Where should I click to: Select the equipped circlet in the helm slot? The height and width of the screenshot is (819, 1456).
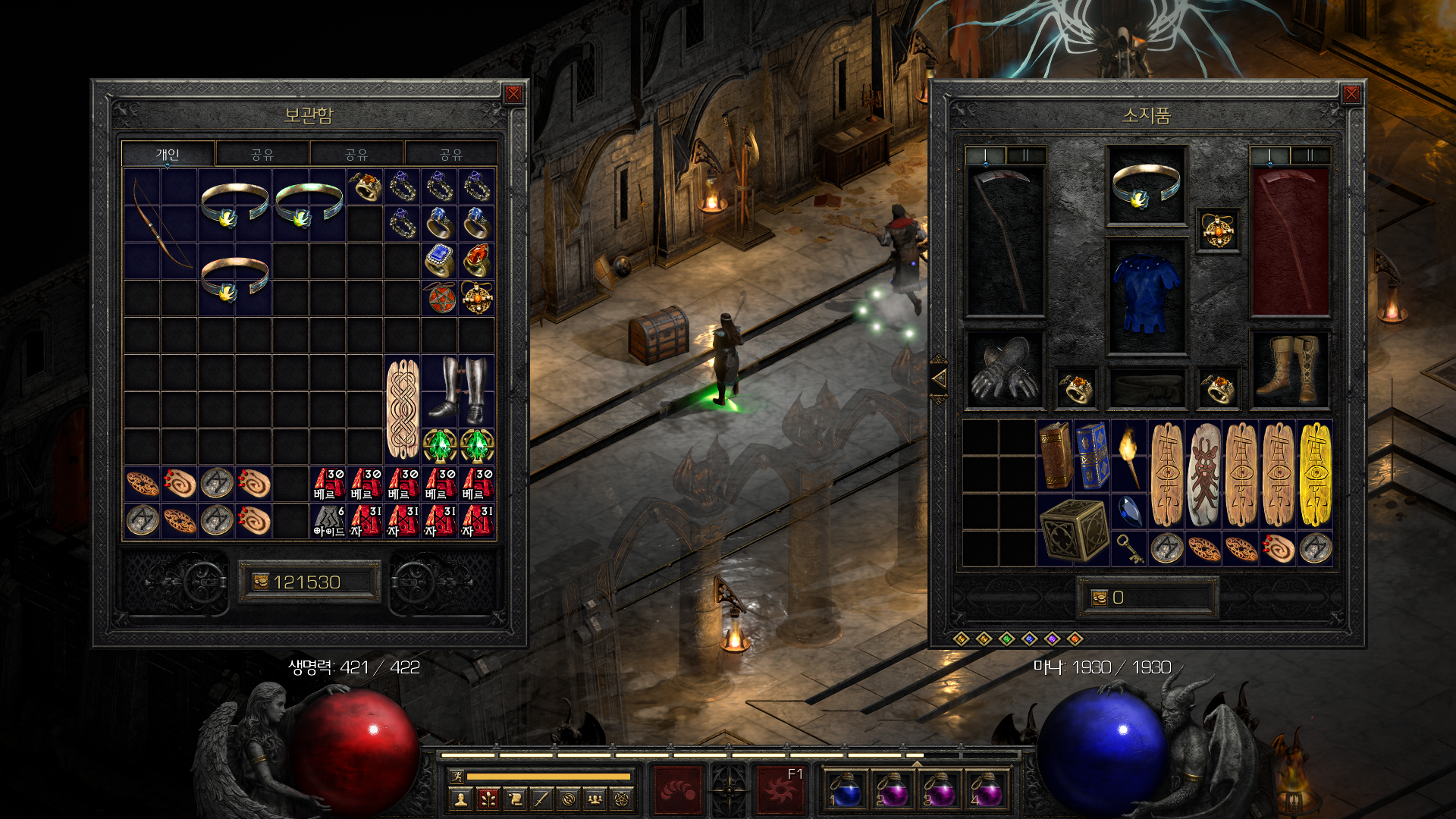pyautogui.click(x=1146, y=186)
